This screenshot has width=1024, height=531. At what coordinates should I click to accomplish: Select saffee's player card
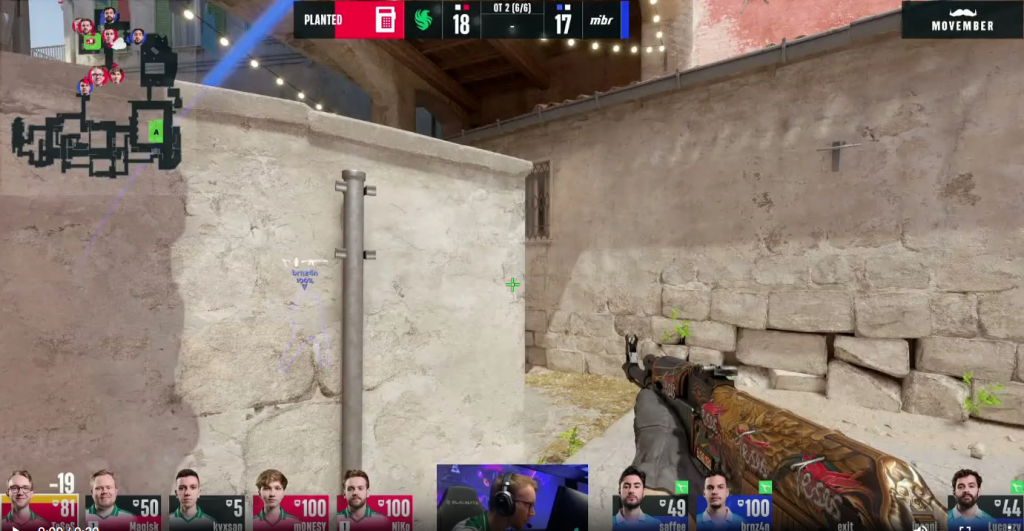[650, 500]
